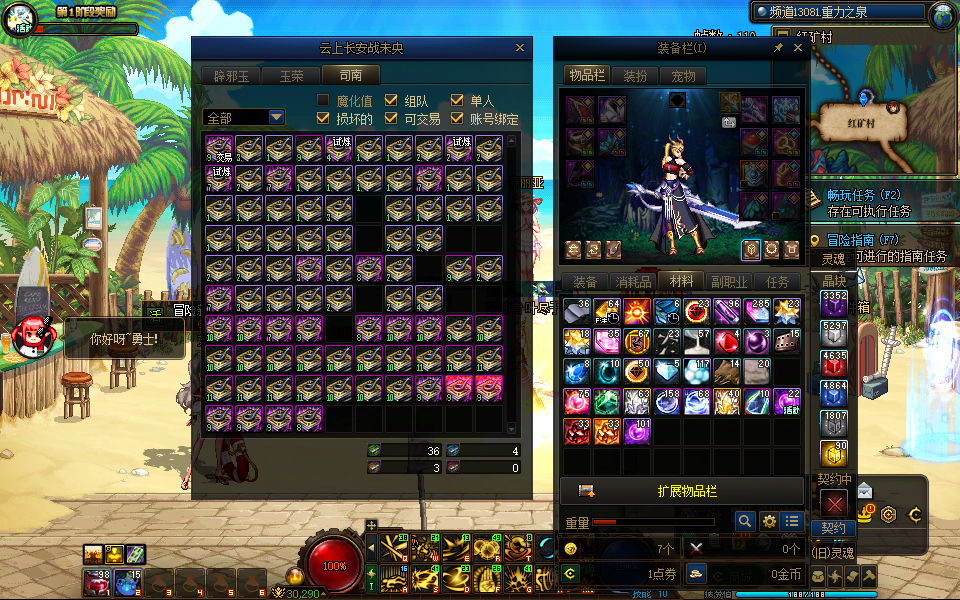This screenshot has width=960, height=600.
Task: Close the 装备栏 inventory window
Action: point(798,47)
